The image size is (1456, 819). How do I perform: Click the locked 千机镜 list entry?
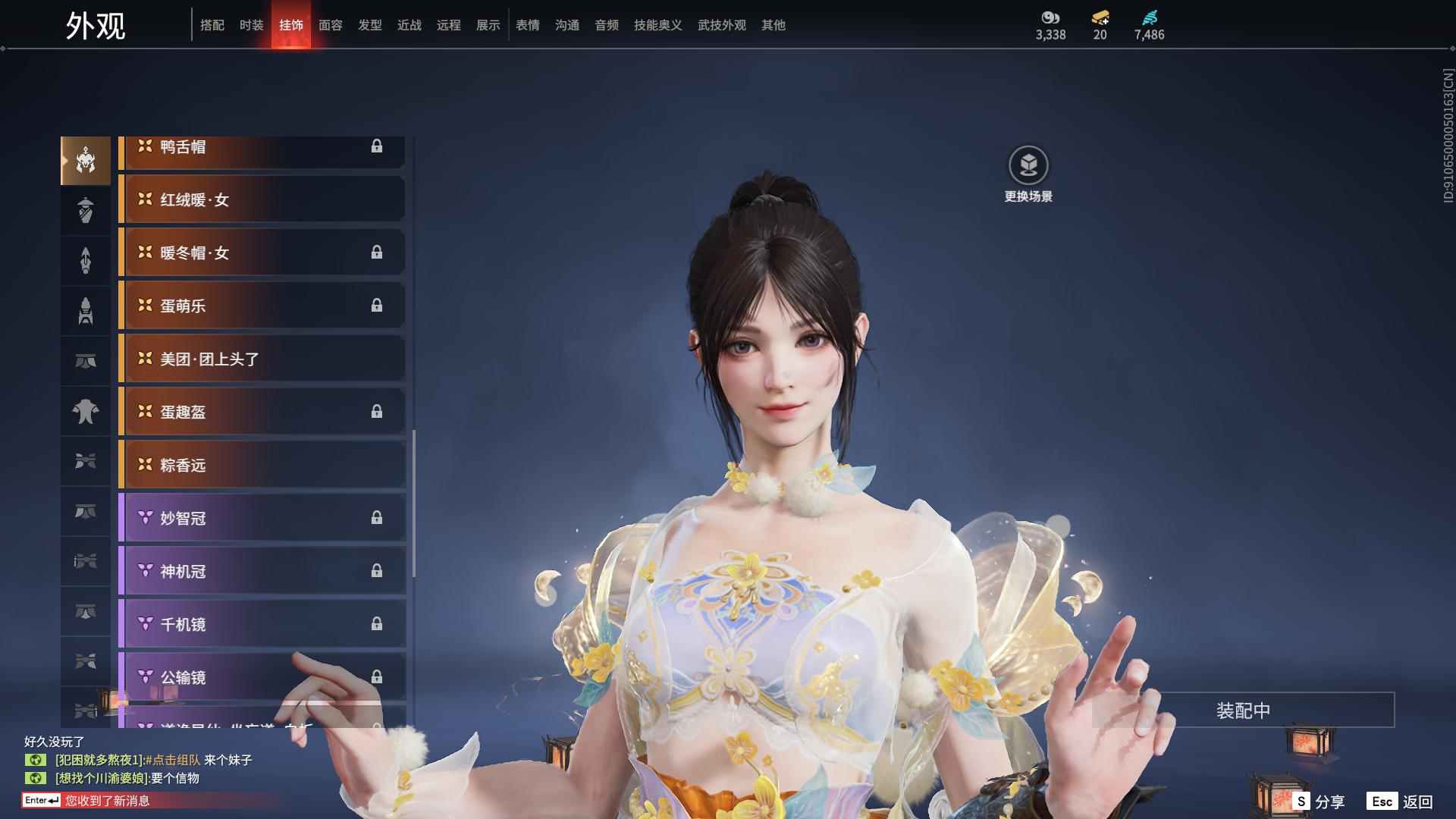[262, 624]
